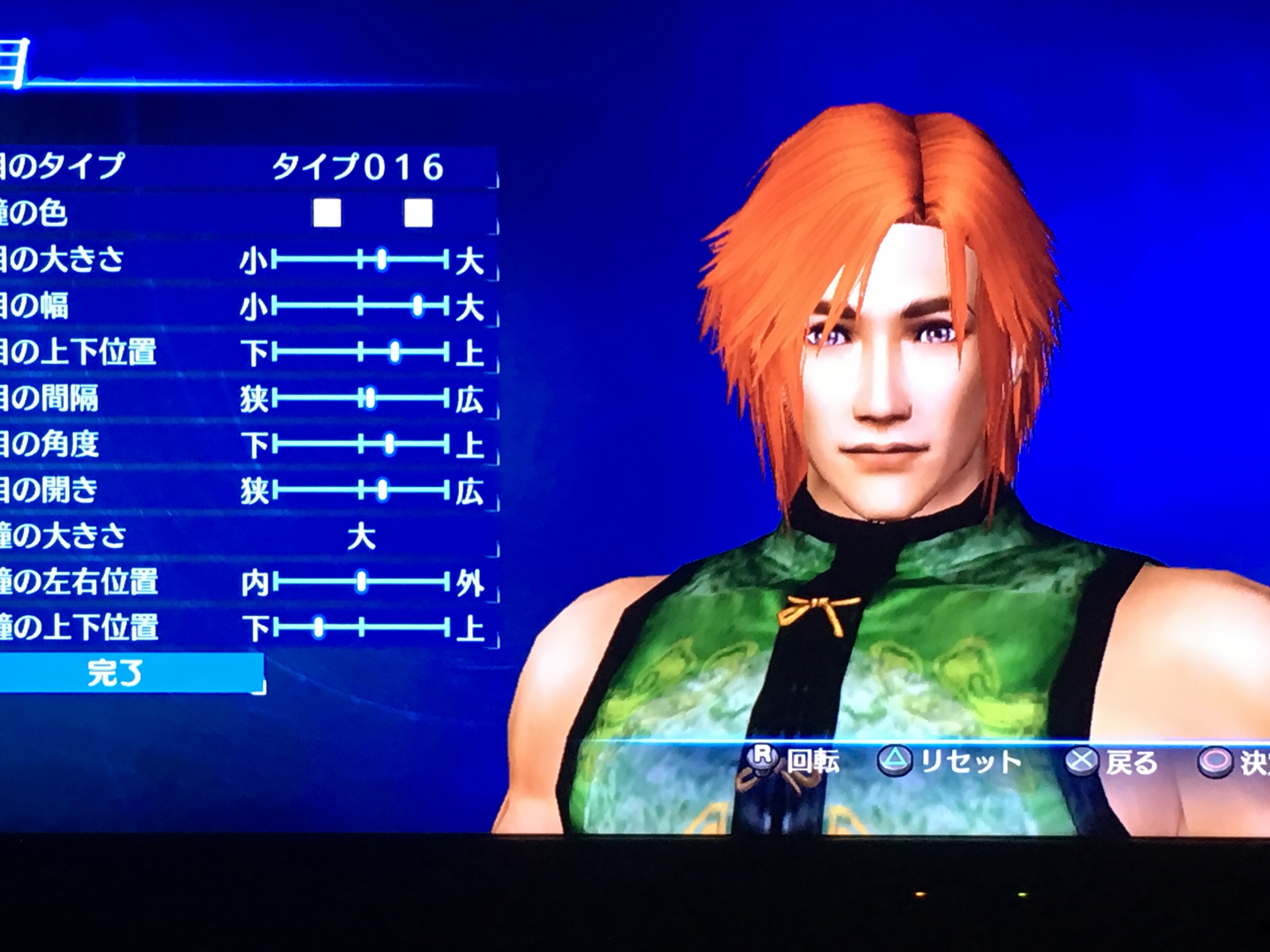Adjust the 目の大きさ (eye size) slider
The height and width of the screenshot is (952, 1270).
382,261
